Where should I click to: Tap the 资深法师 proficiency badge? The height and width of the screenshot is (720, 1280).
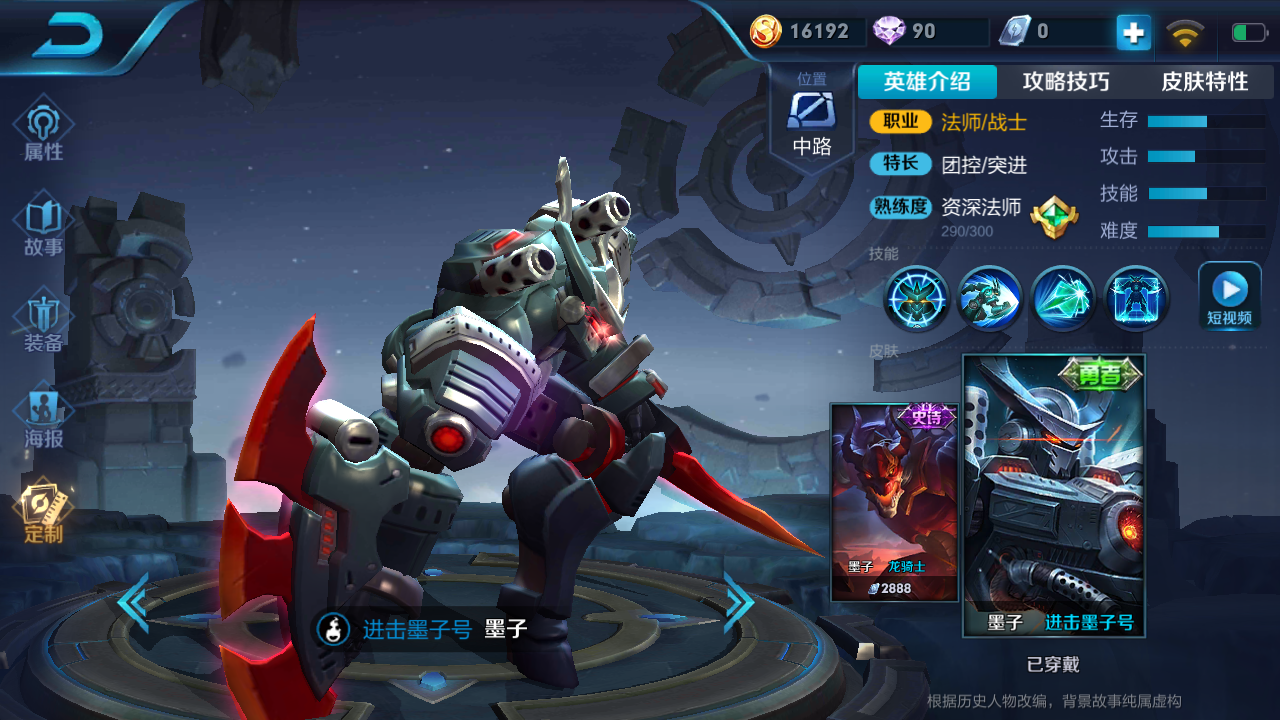coord(1054,214)
